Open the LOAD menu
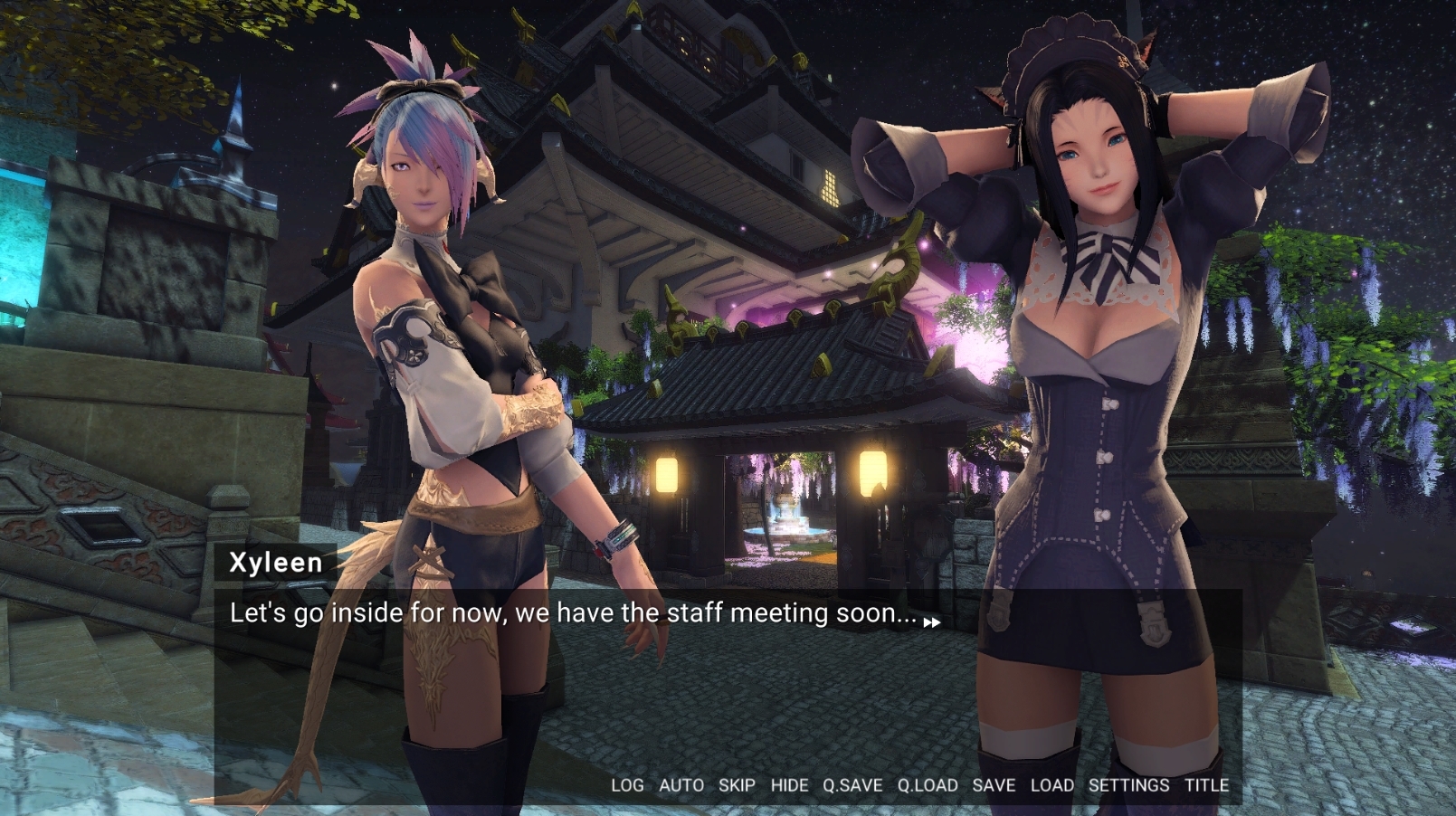This screenshot has height=816, width=1456. pyautogui.click(x=1052, y=785)
